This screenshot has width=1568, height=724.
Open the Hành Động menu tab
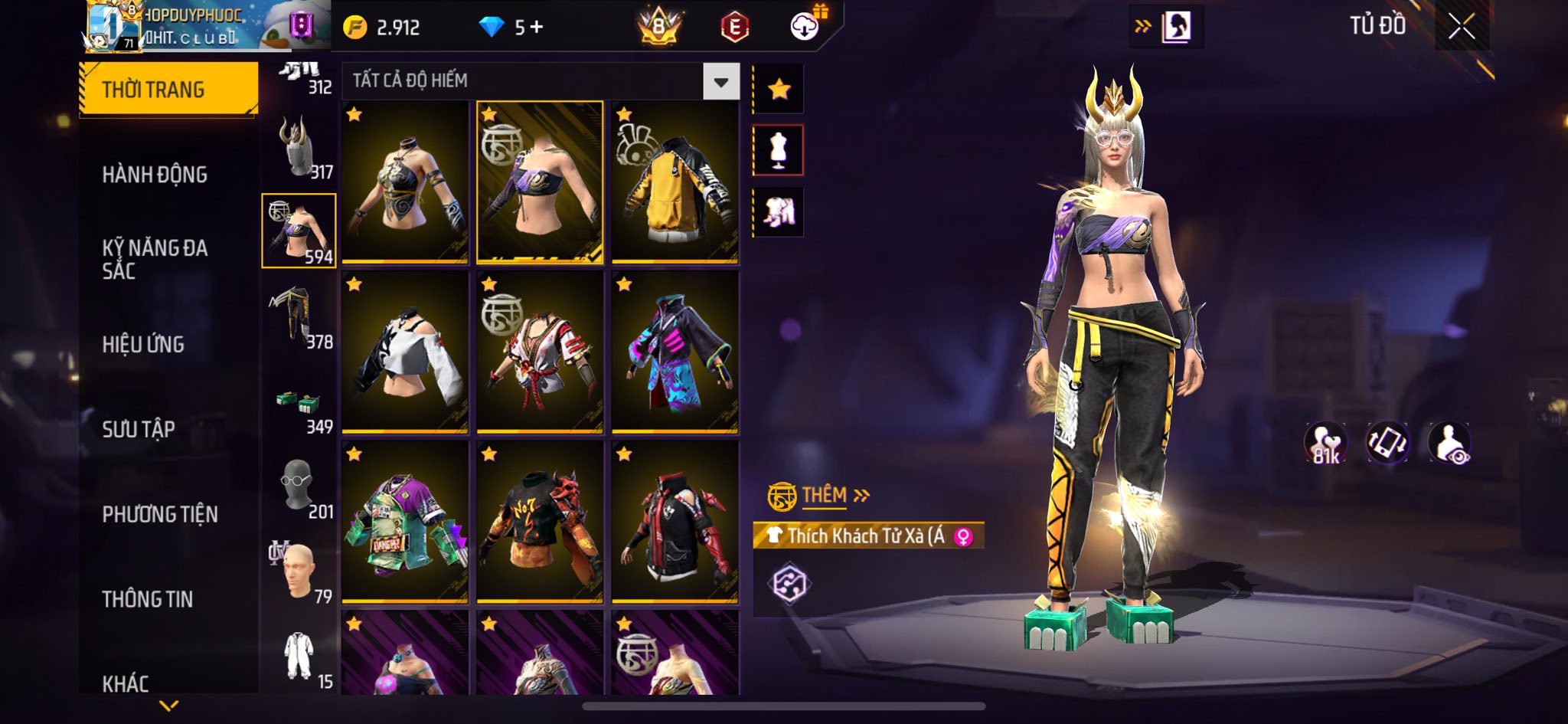155,175
